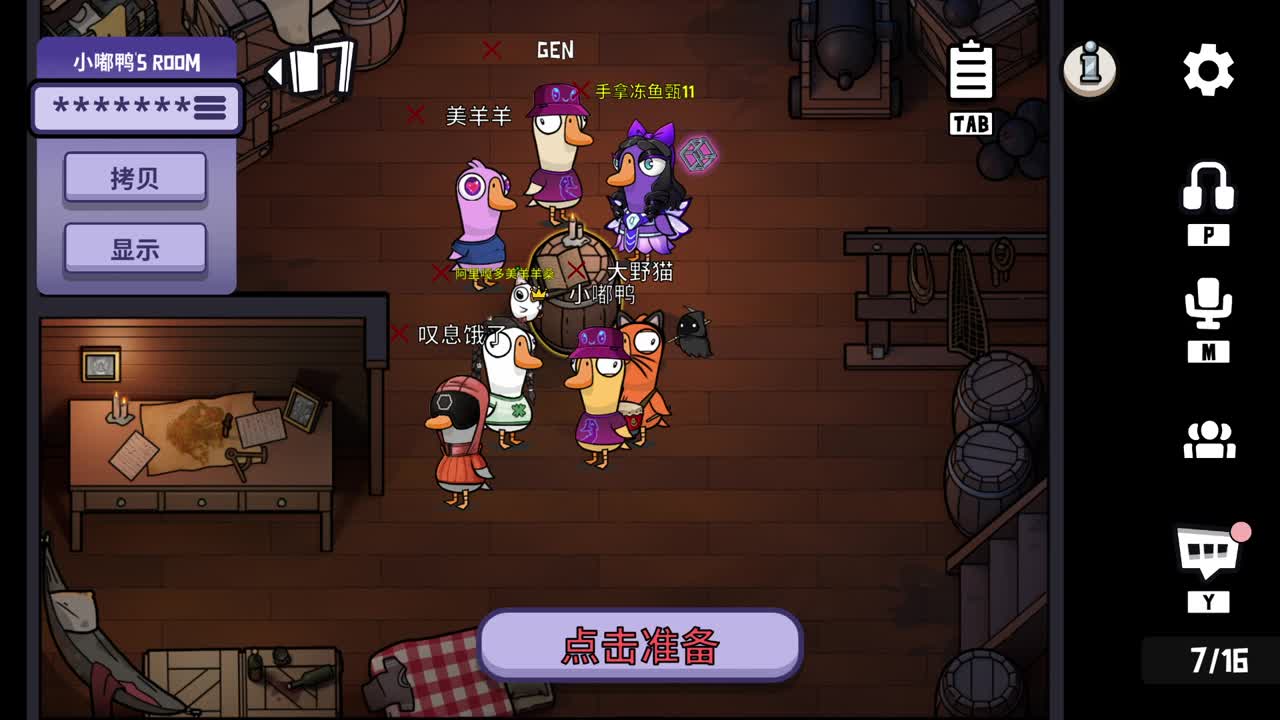Open the menu beside the password field
This screenshot has height=720, width=1280.
pos(210,108)
